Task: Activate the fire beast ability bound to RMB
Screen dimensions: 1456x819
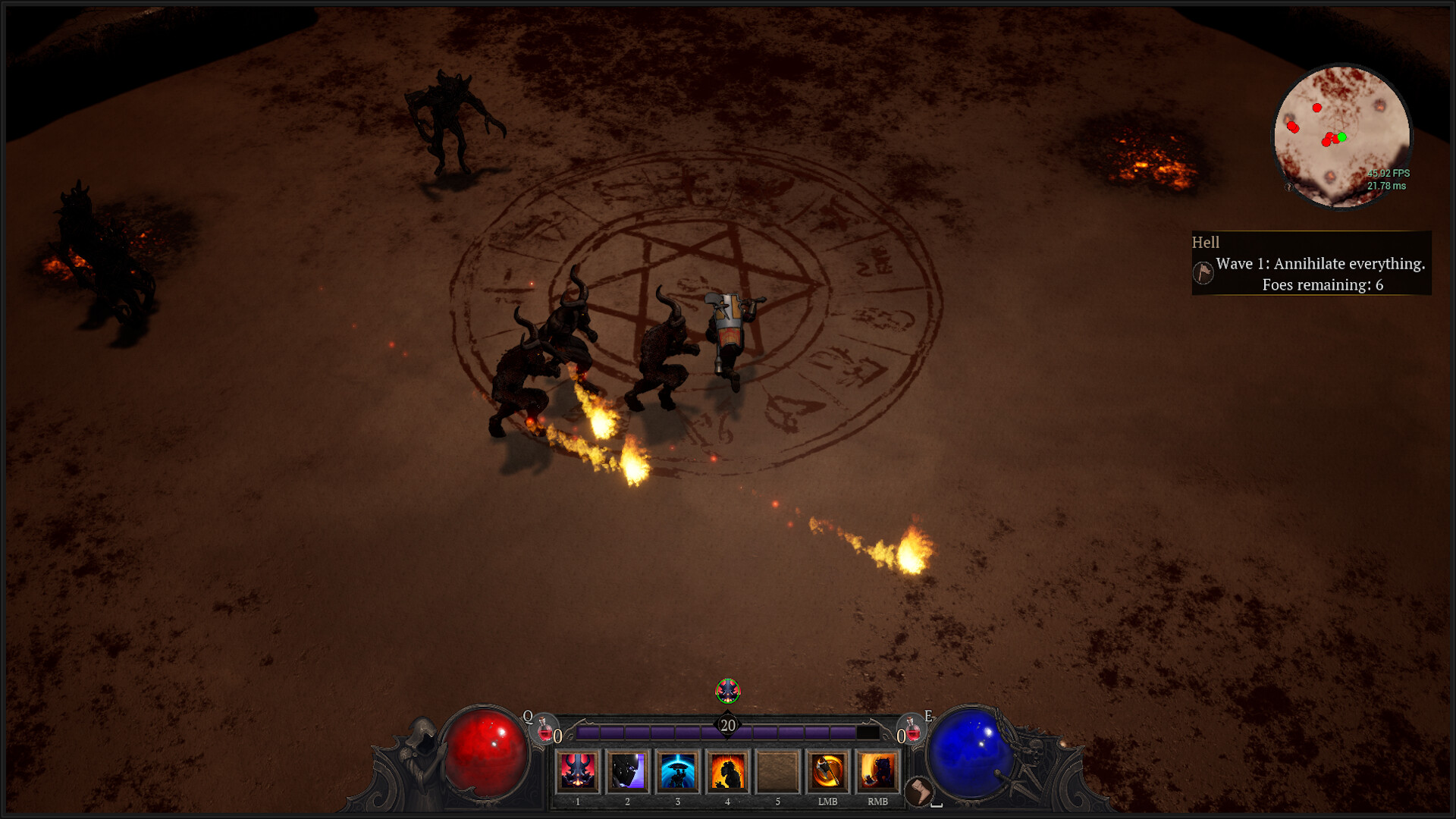Action: (877, 772)
